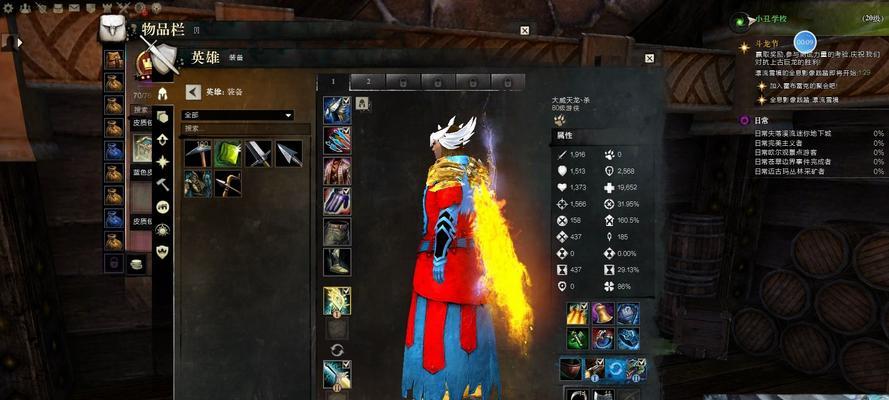Select equipment template tab 1
This screenshot has width=889, height=400.
pyautogui.click(x=335, y=81)
